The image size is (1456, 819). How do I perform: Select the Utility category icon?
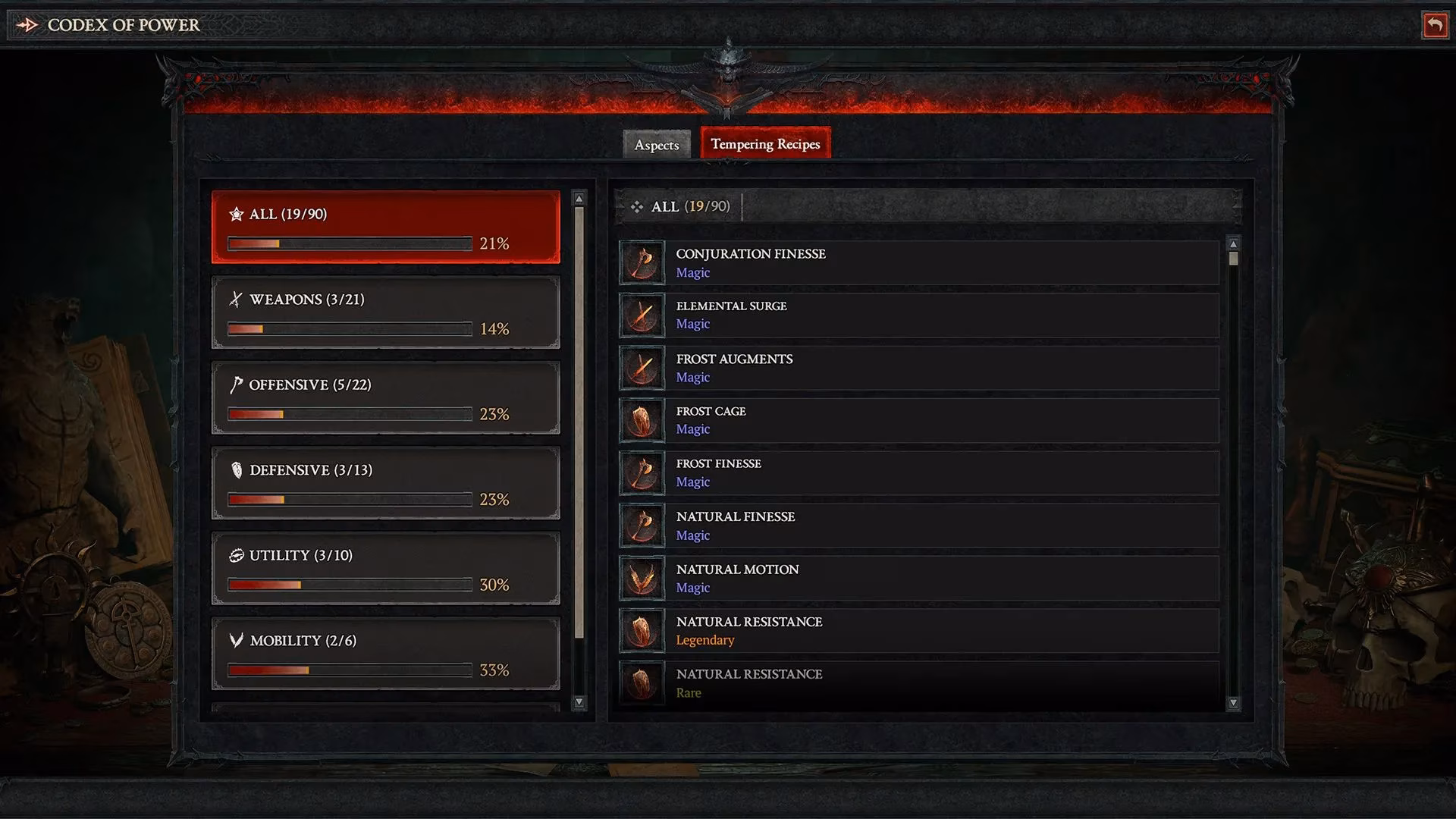tap(237, 555)
